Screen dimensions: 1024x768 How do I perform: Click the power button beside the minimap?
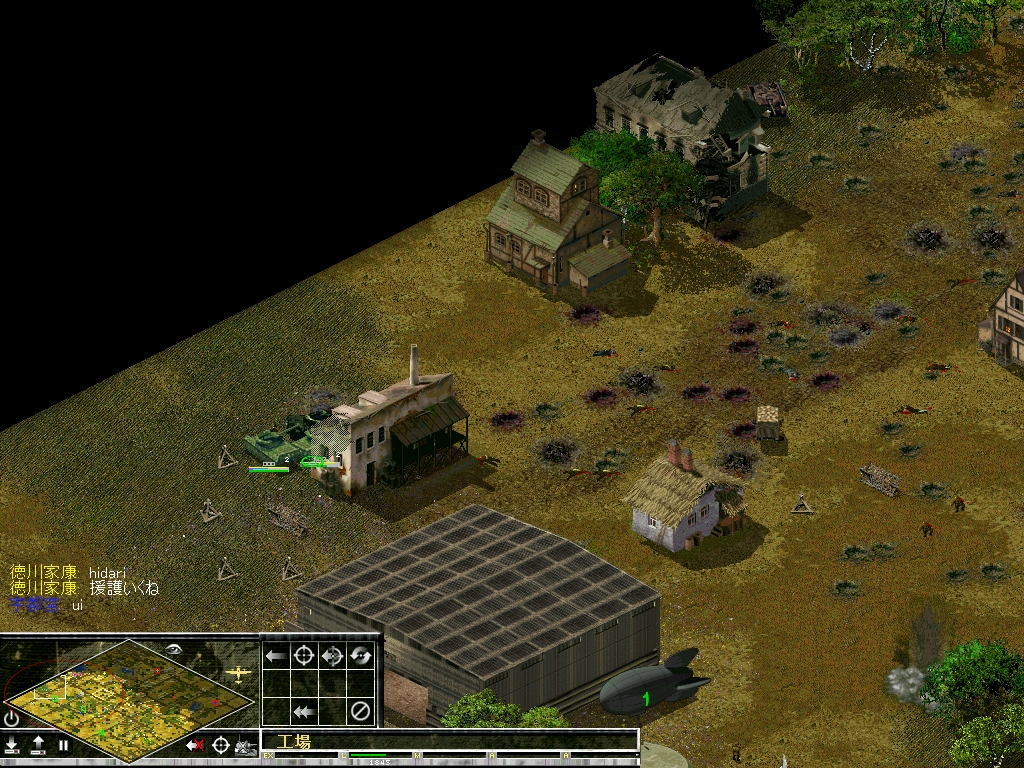(12, 717)
